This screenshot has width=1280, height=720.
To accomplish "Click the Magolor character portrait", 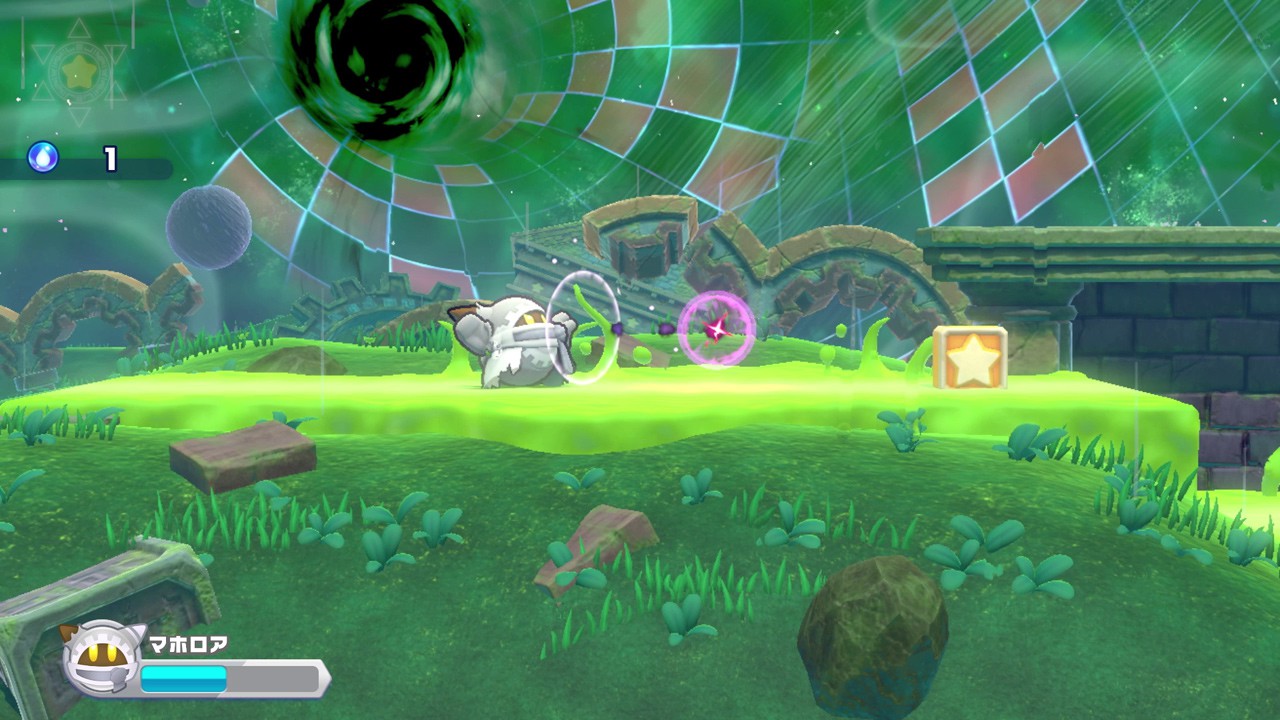I will 100,659.
